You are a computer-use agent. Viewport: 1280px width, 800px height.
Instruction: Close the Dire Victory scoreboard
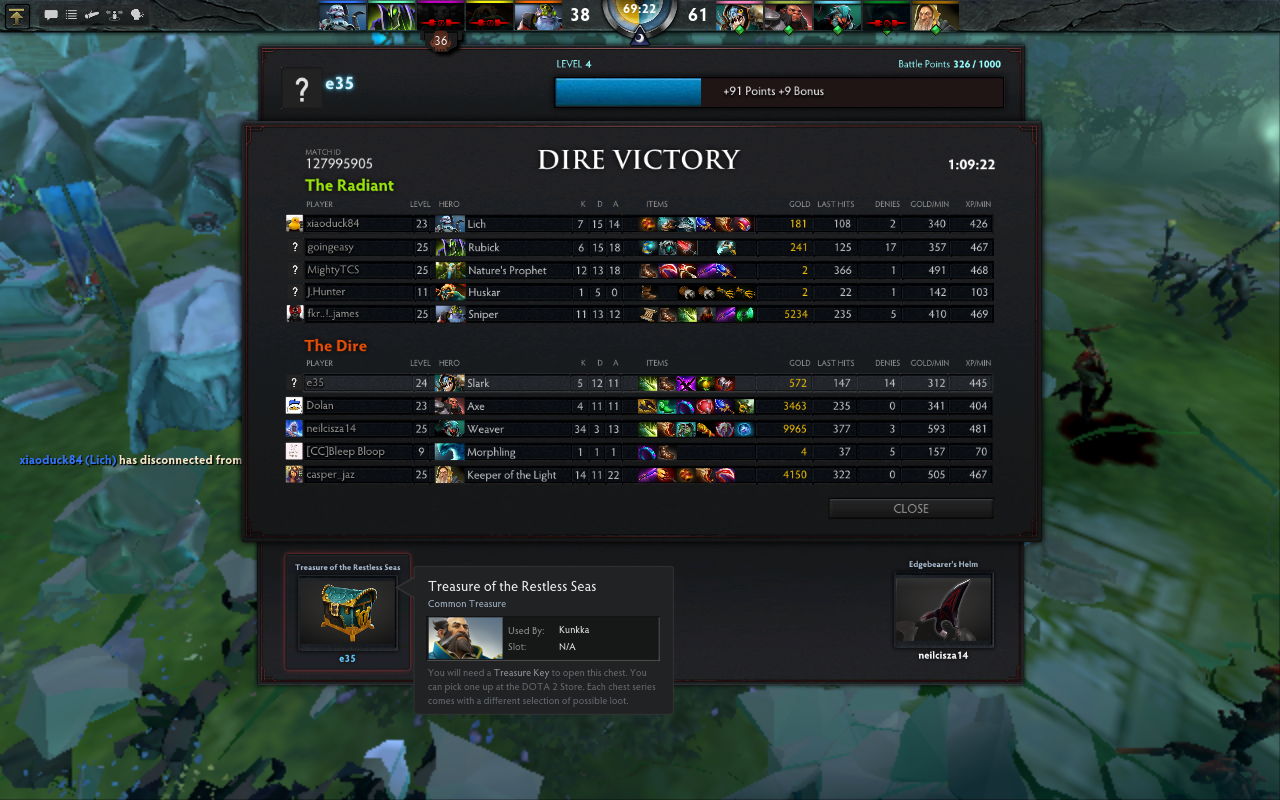pyautogui.click(x=910, y=508)
